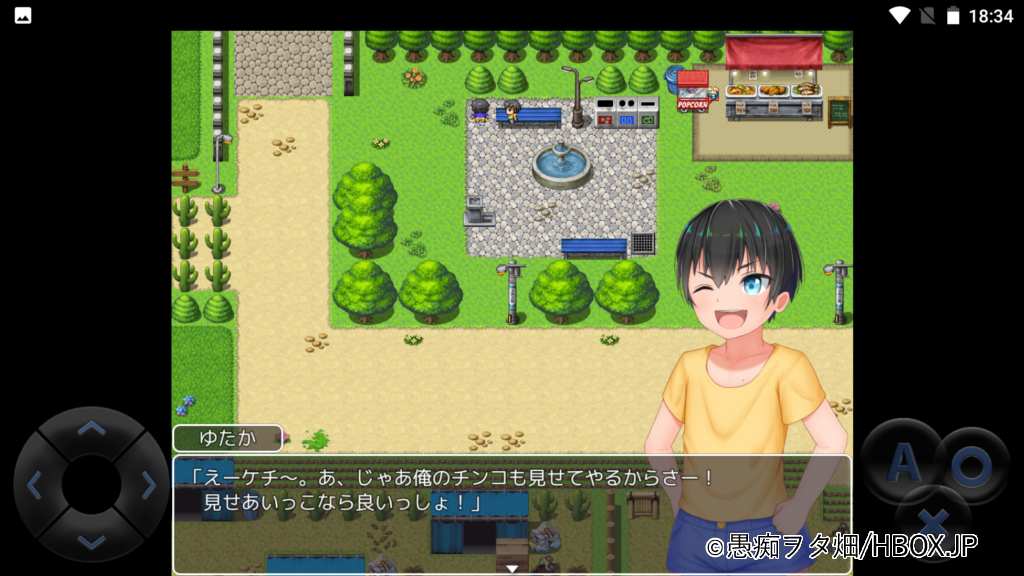Tap the on-screen A button
Screen dimensions: 1024x576
903,462
